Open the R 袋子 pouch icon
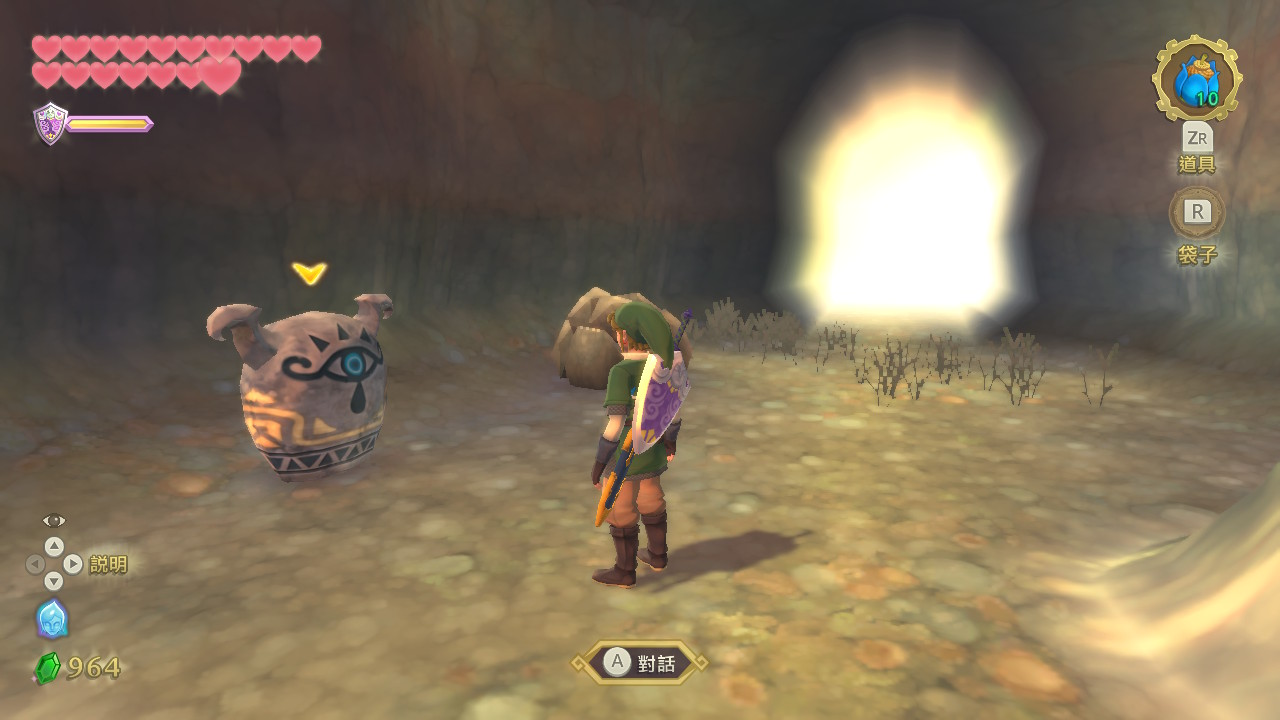 [1196, 212]
